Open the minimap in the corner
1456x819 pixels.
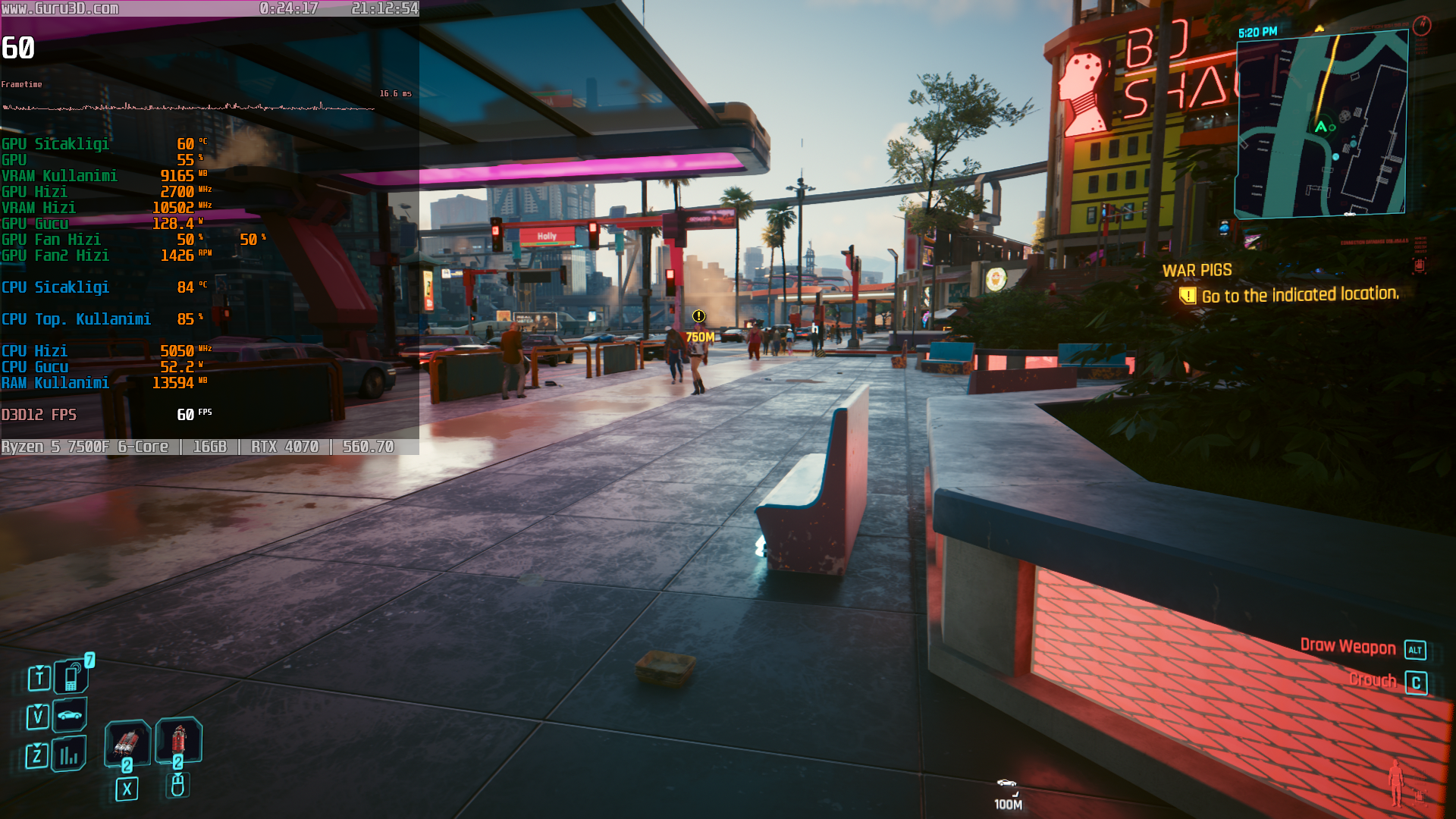1321,125
